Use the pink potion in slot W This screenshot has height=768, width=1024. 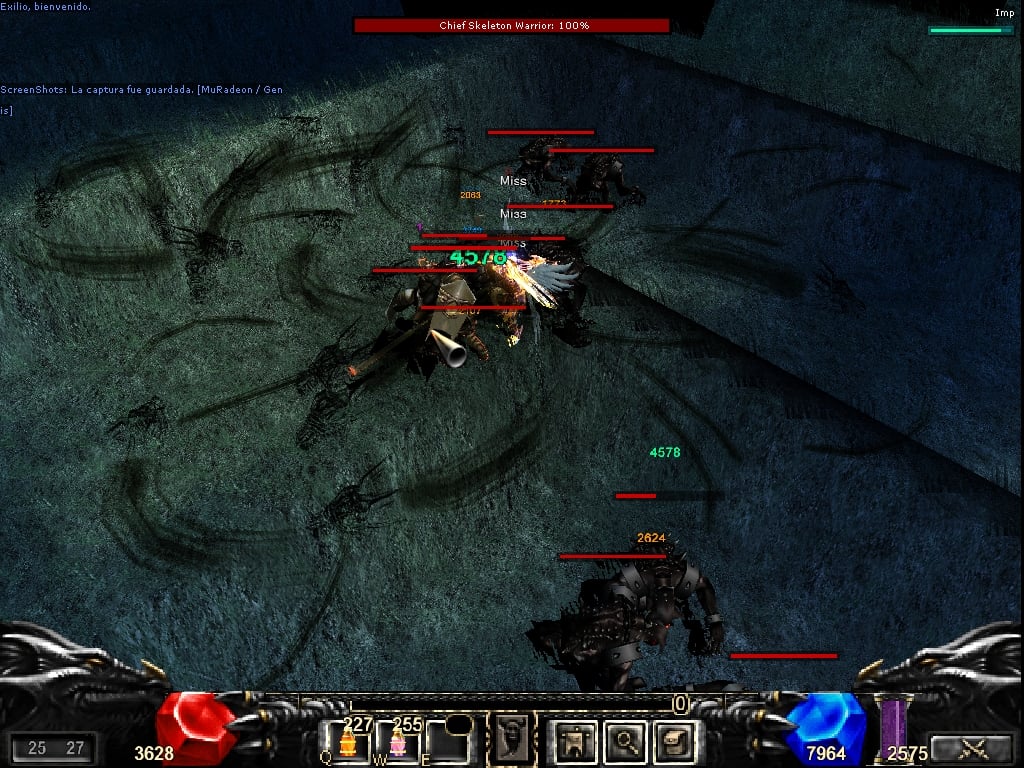click(x=397, y=742)
